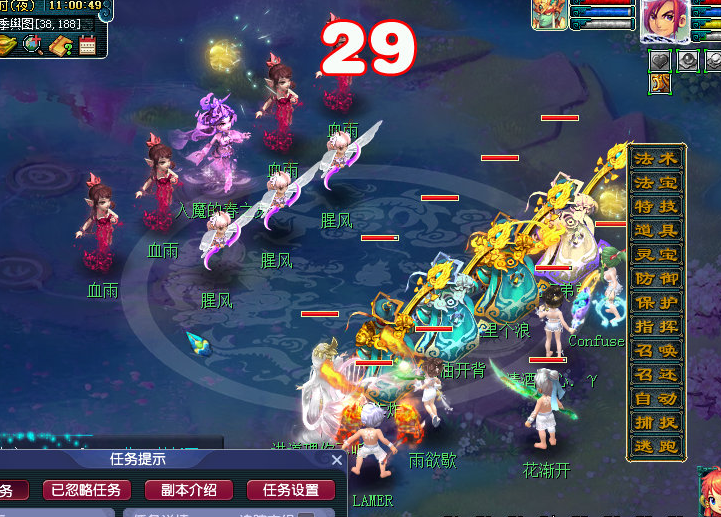Choose the 防御 (Defend) command
The width and height of the screenshot is (721, 517).
click(656, 279)
